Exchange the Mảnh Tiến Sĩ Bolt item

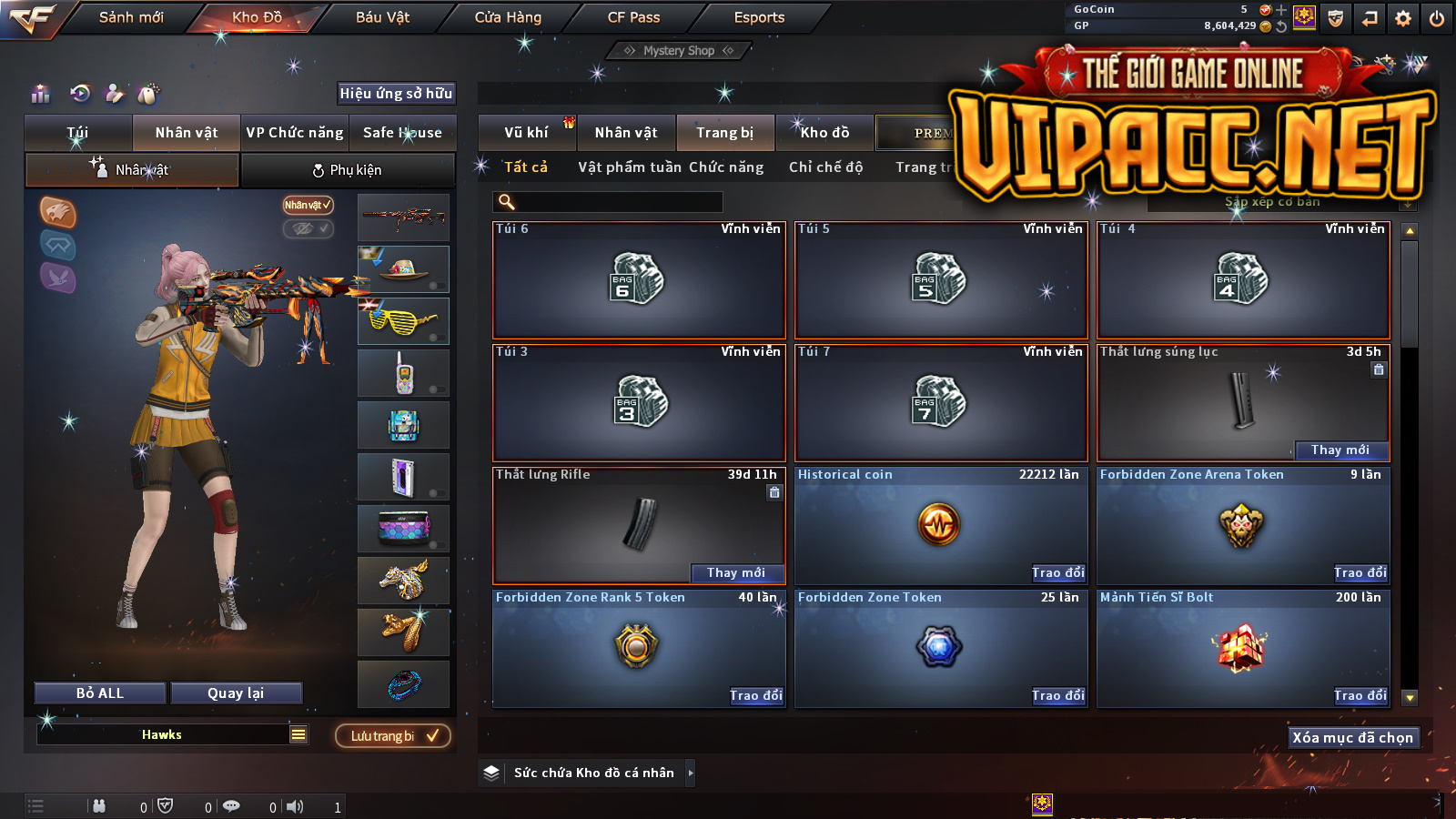[1360, 696]
